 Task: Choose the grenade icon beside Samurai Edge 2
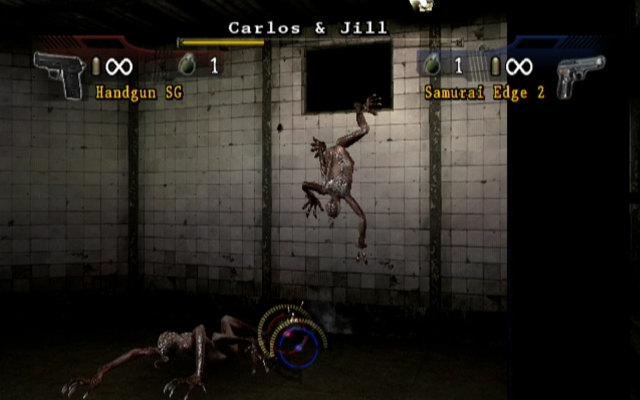[434, 67]
